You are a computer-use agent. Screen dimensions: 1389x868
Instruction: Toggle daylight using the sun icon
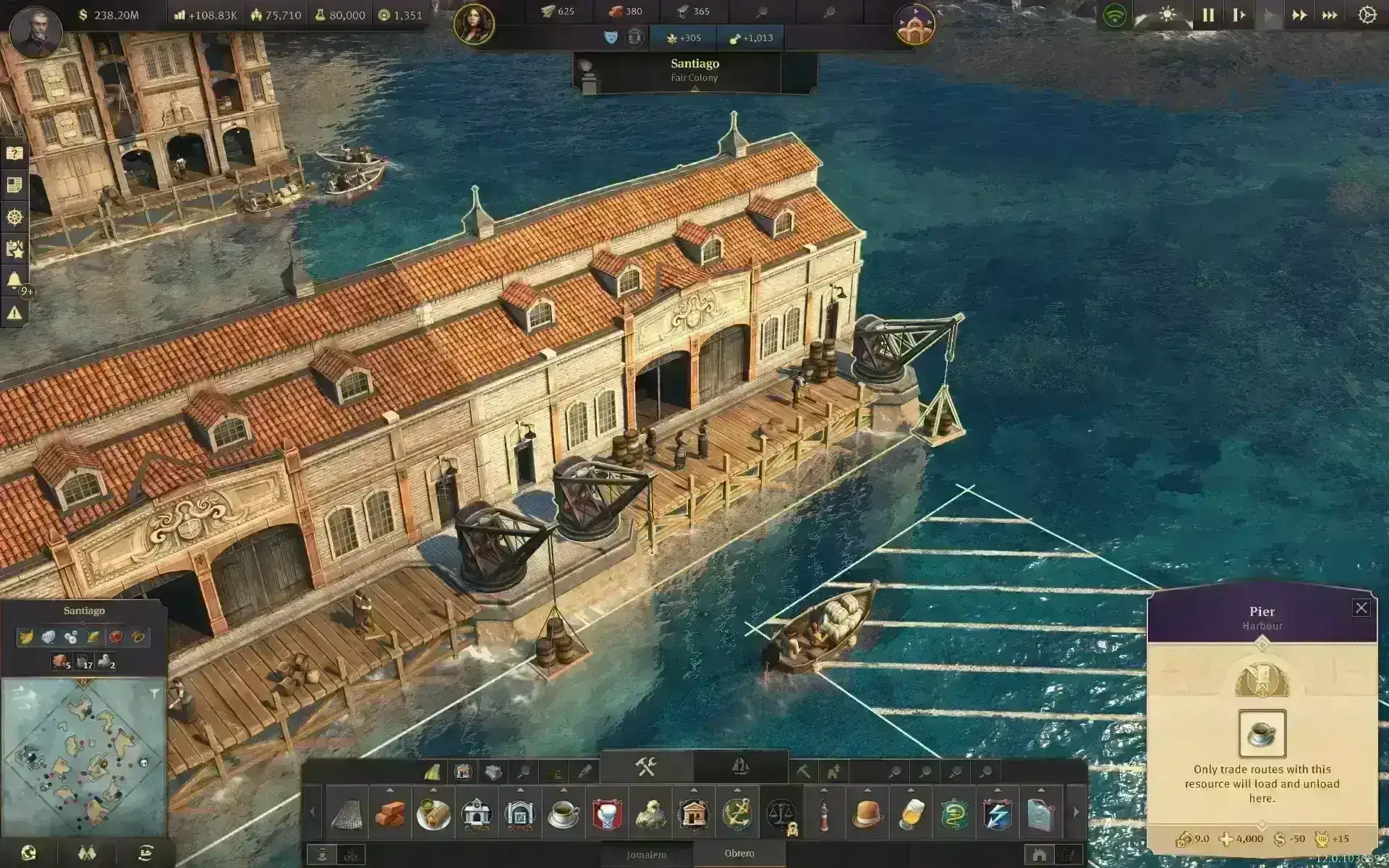click(1167, 14)
